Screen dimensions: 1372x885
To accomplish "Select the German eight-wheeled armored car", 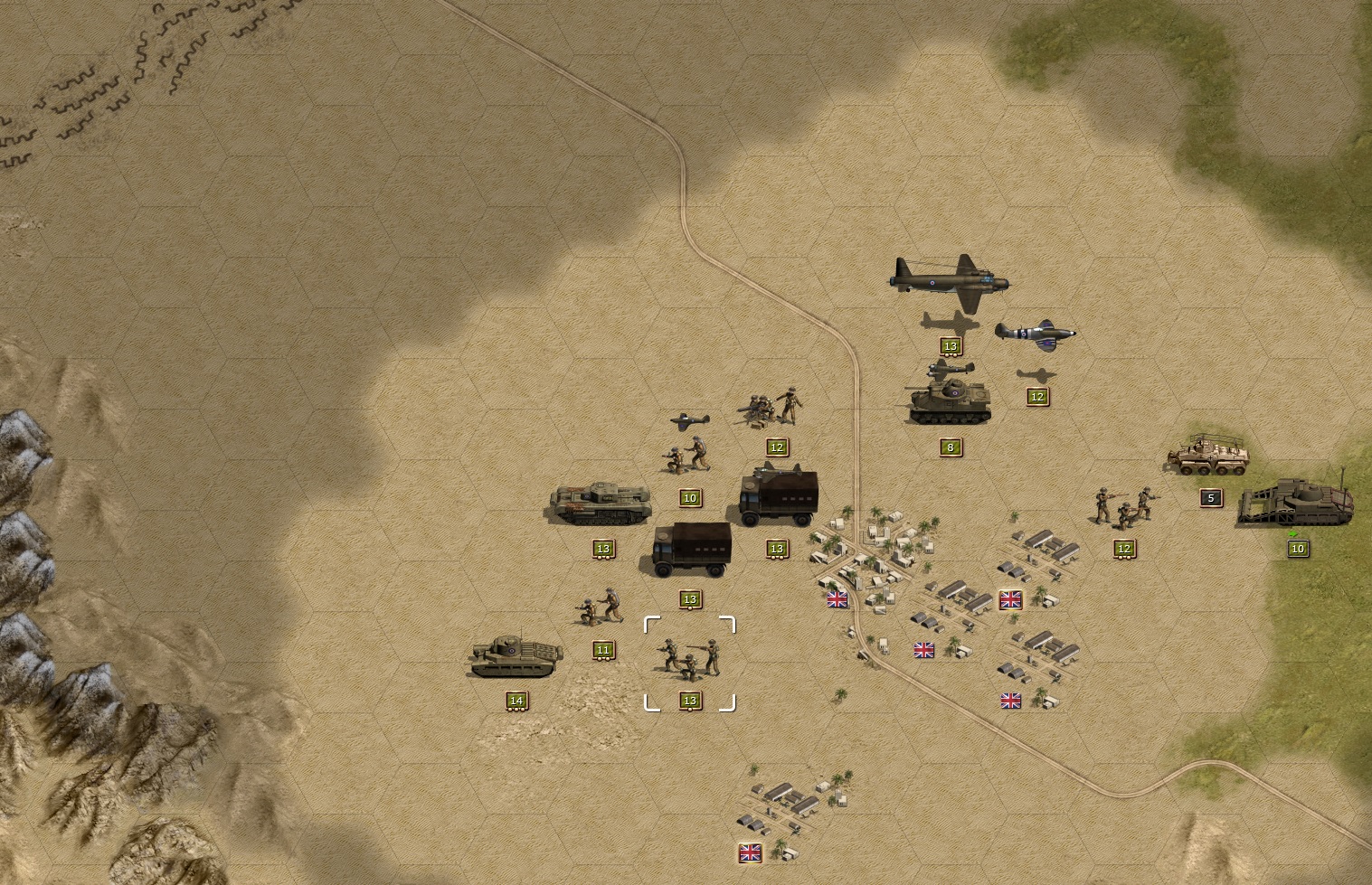I will click(x=1206, y=458).
